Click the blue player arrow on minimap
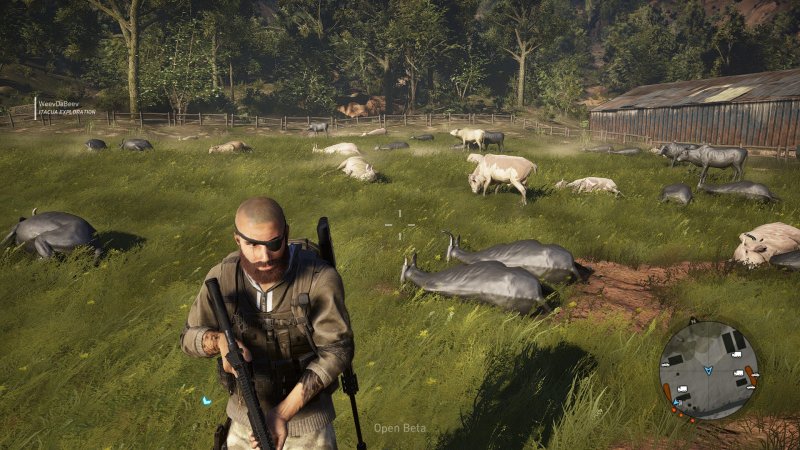This screenshot has height=450, width=800. (709, 369)
